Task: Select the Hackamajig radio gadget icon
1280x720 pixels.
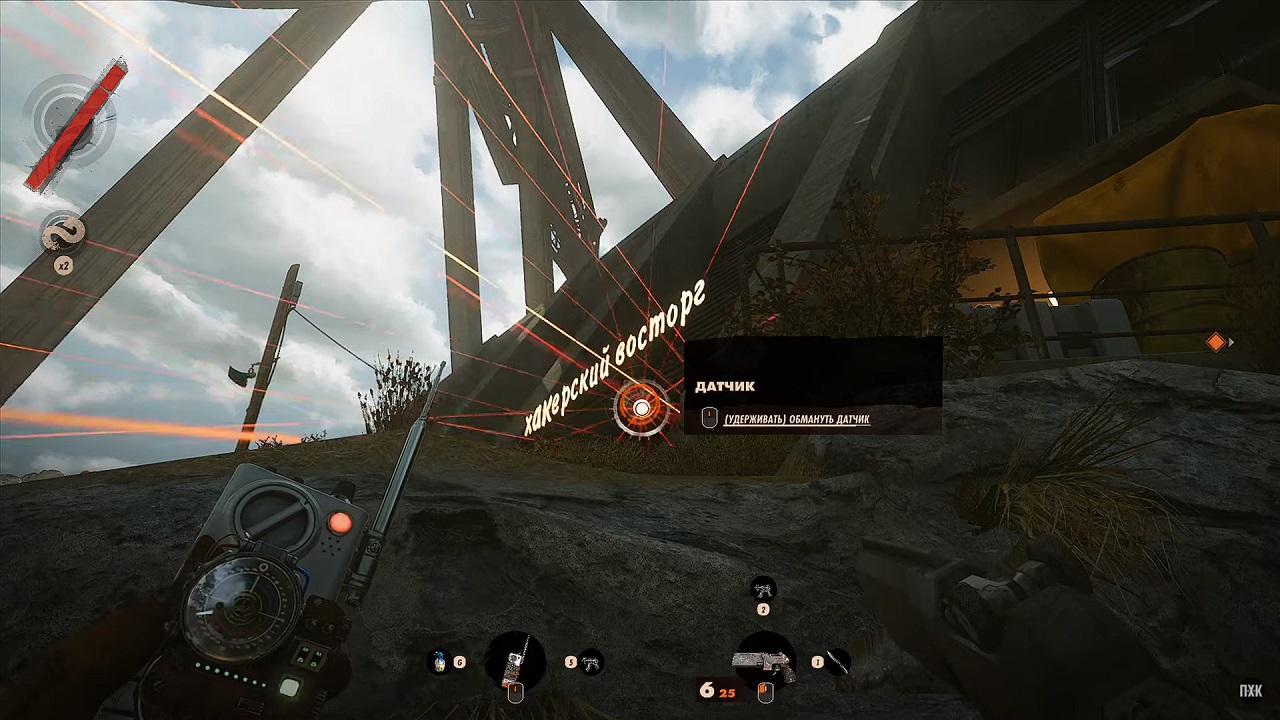Action: click(515, 660)
